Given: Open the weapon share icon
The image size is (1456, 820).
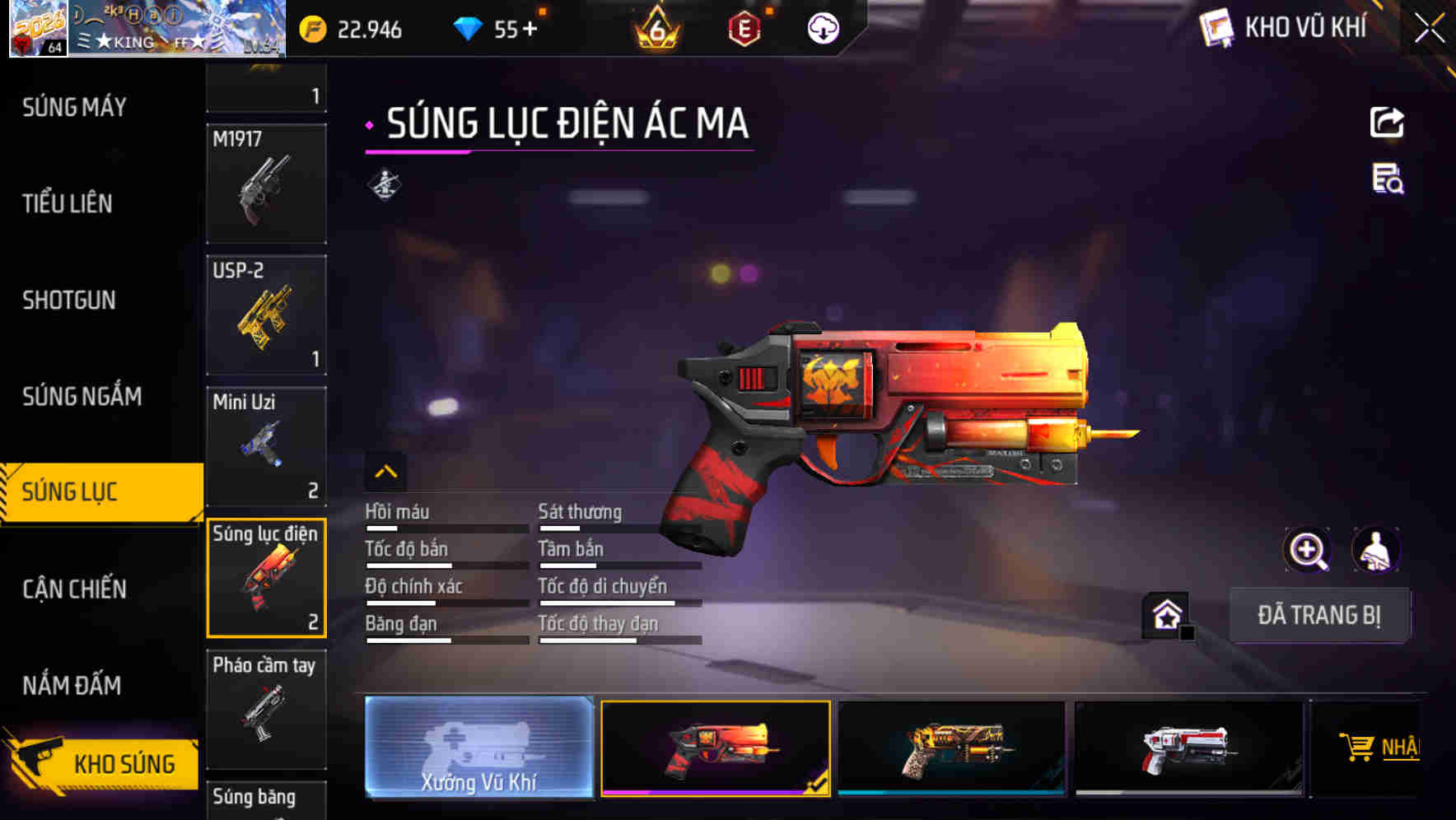Looking at the screenshot, I should click(x=1388, y=122).
